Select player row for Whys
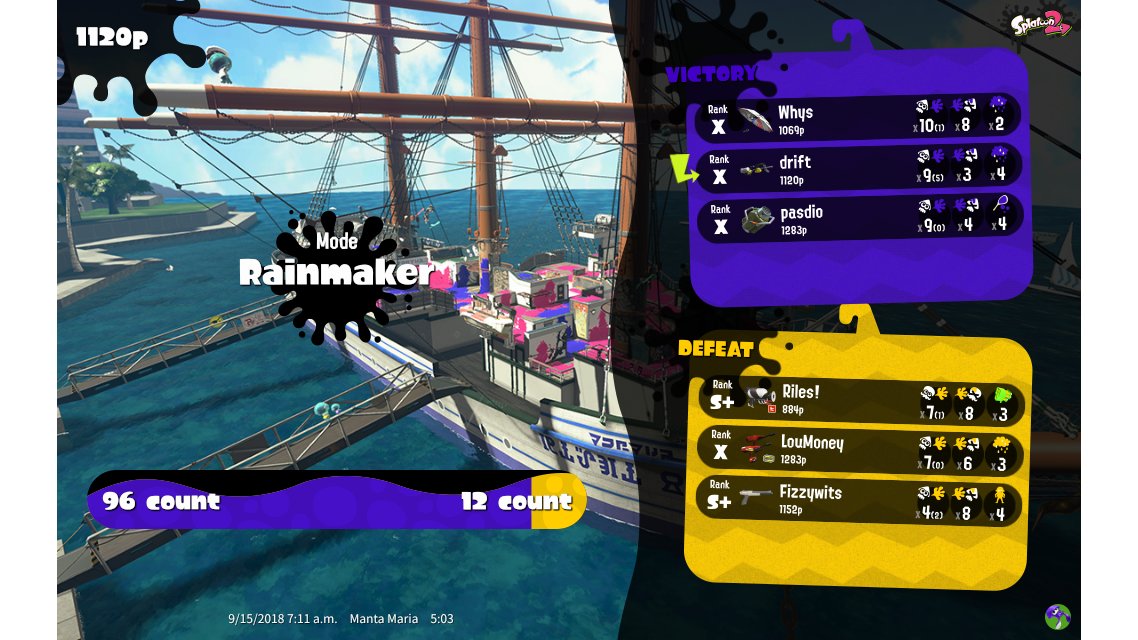 pos(858,117)
